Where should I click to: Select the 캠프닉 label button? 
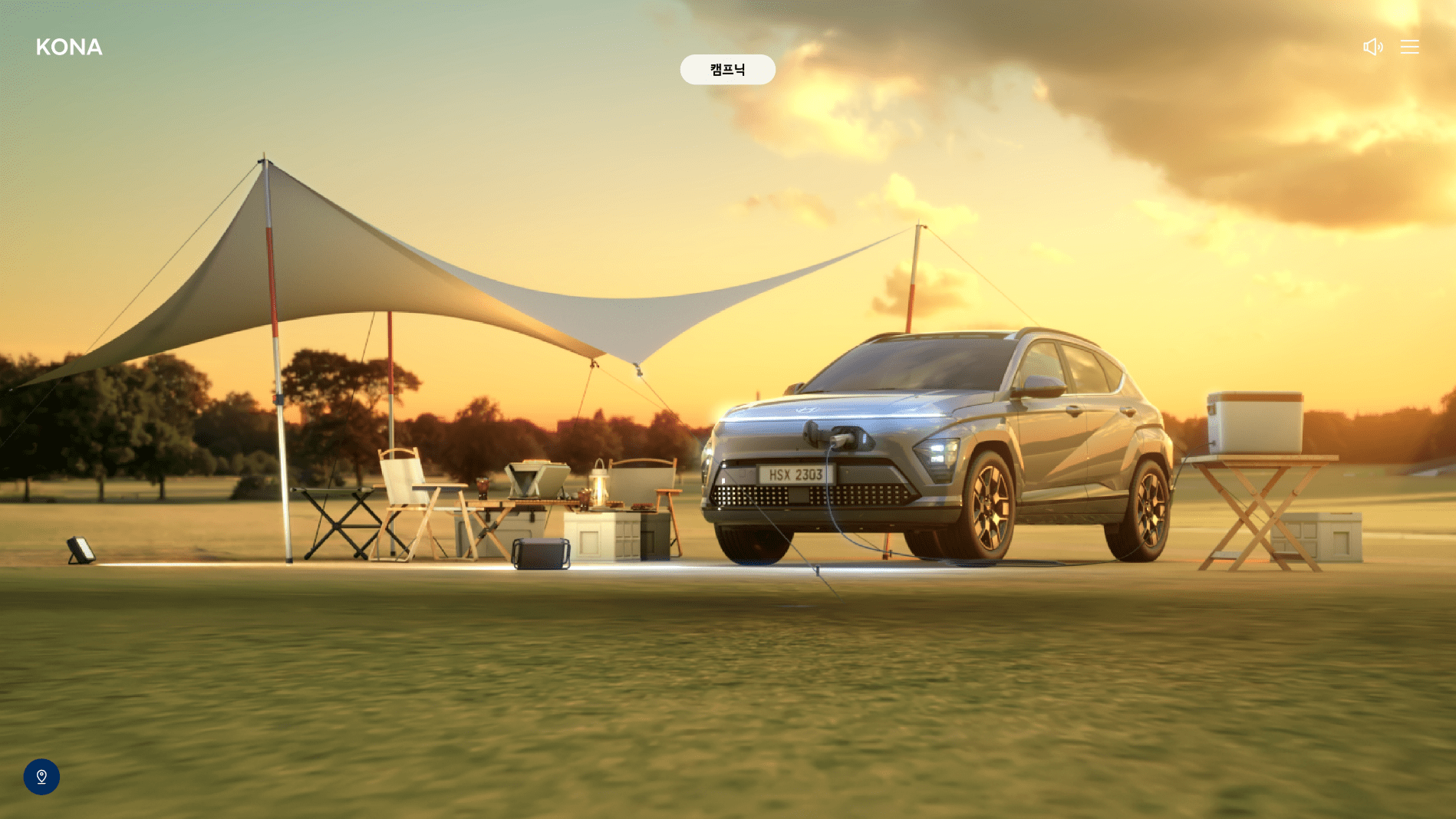[x=727, y=70]
